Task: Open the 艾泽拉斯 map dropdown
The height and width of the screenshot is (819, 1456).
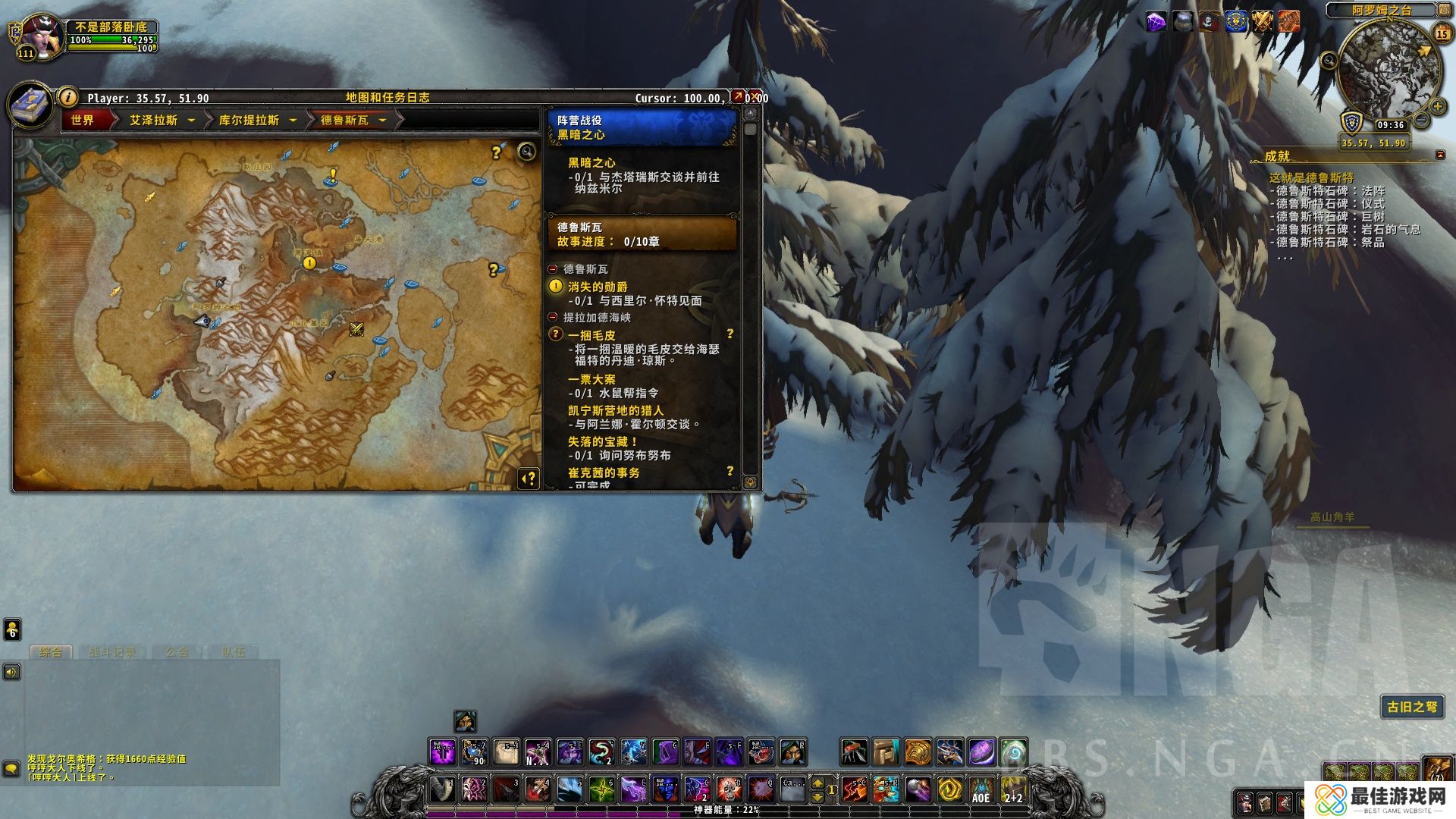Action: (x=191, y=120)
